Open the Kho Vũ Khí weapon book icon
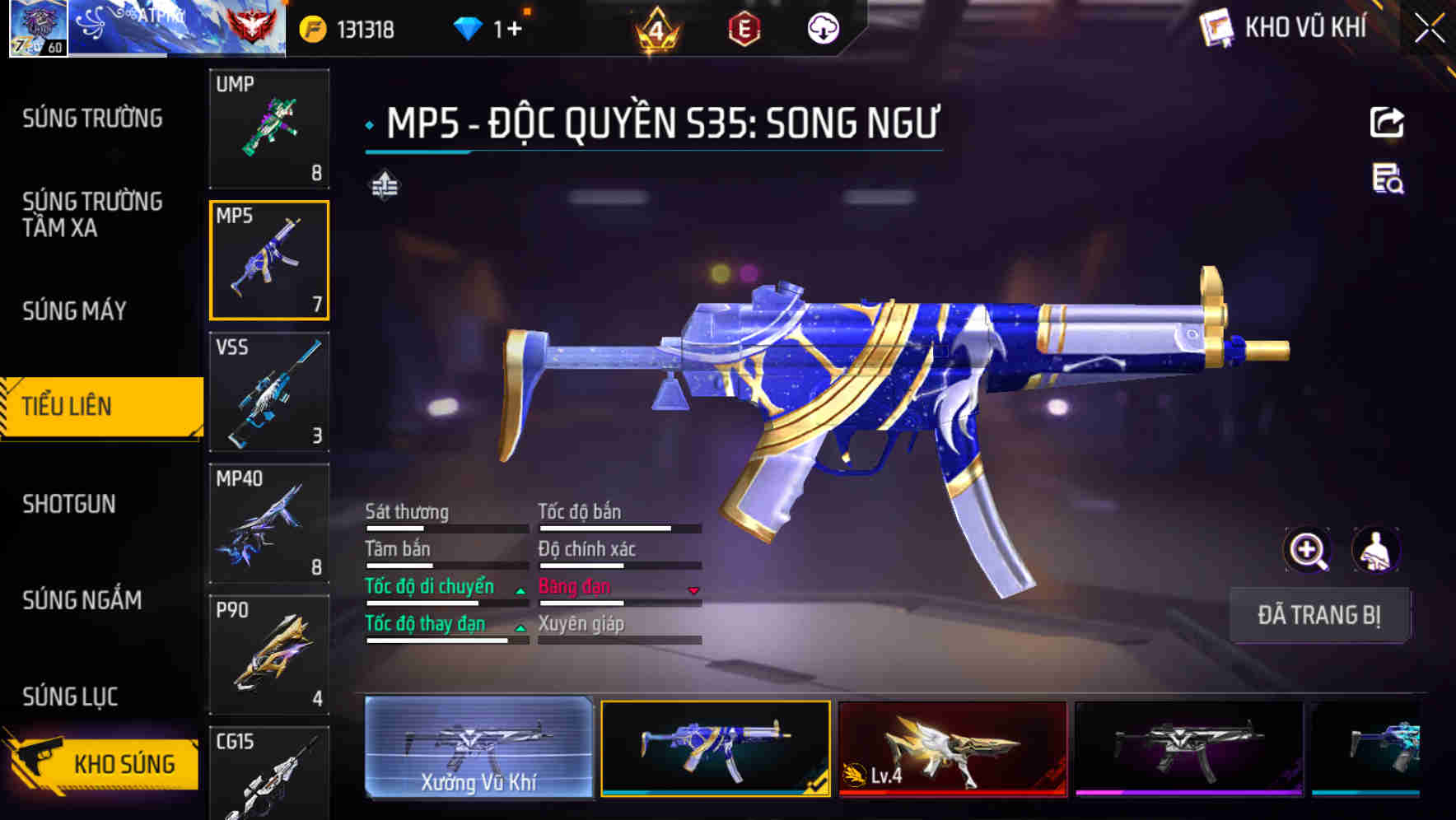 (x=1214, y=27)
